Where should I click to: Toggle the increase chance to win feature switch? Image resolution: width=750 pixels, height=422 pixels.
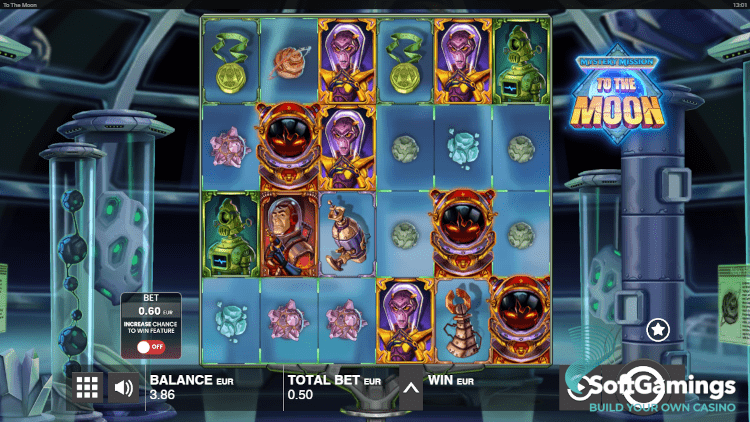pyautogui.click(x=151, y=347)
